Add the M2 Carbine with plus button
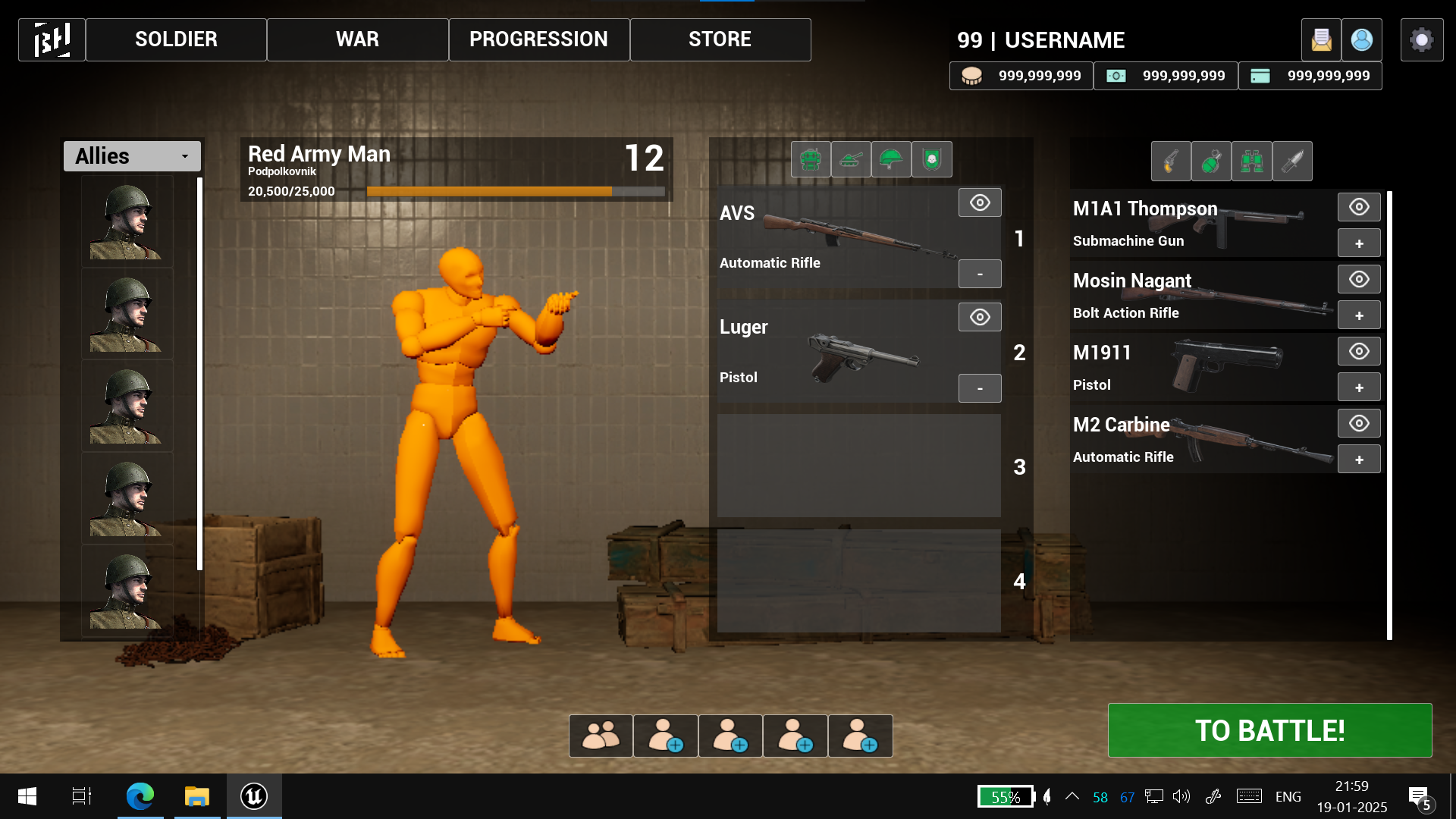The height and width of the screenshot is (819, 1456). coord(1359,460)
